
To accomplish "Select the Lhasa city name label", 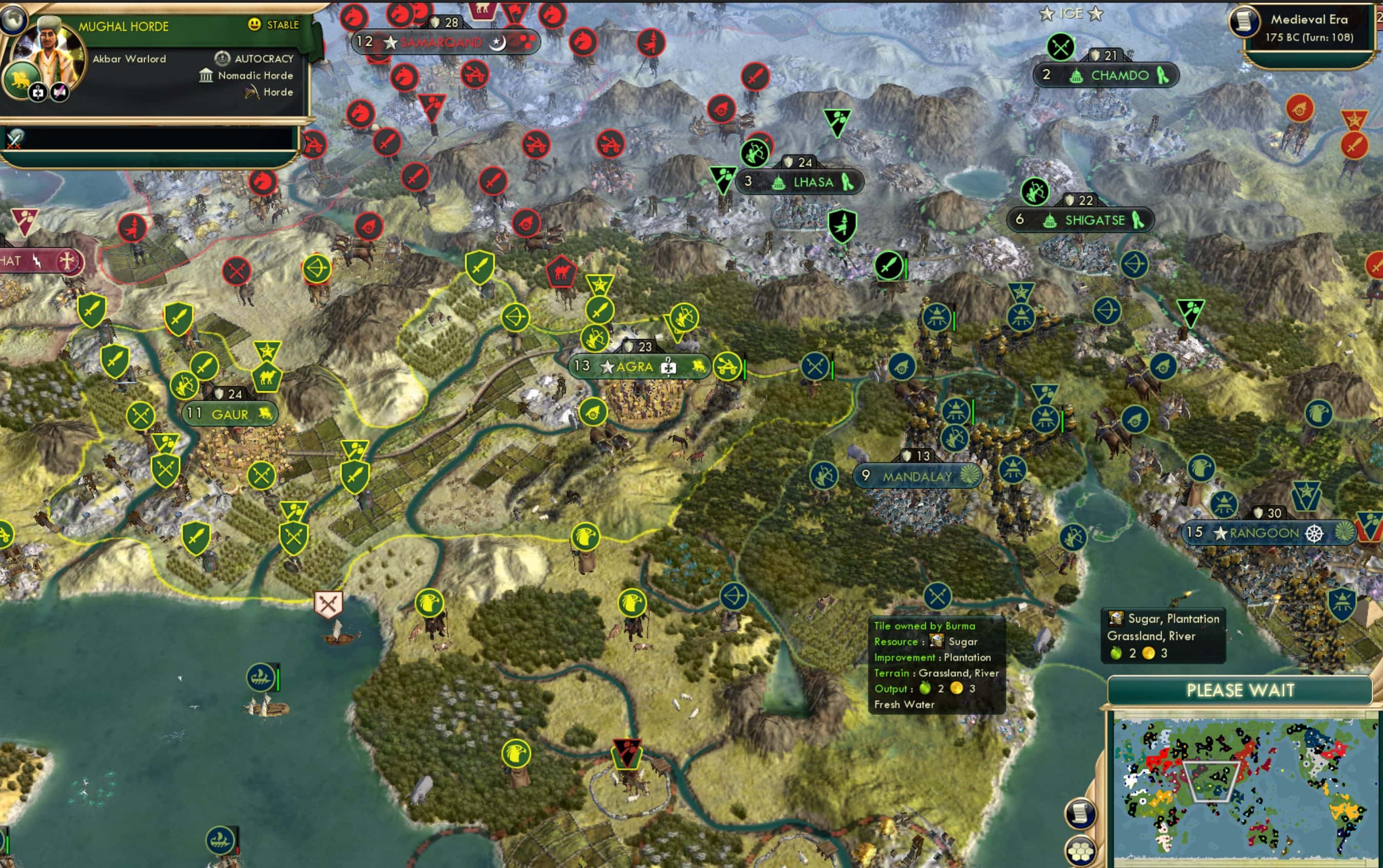I will (x=814, y=182).
